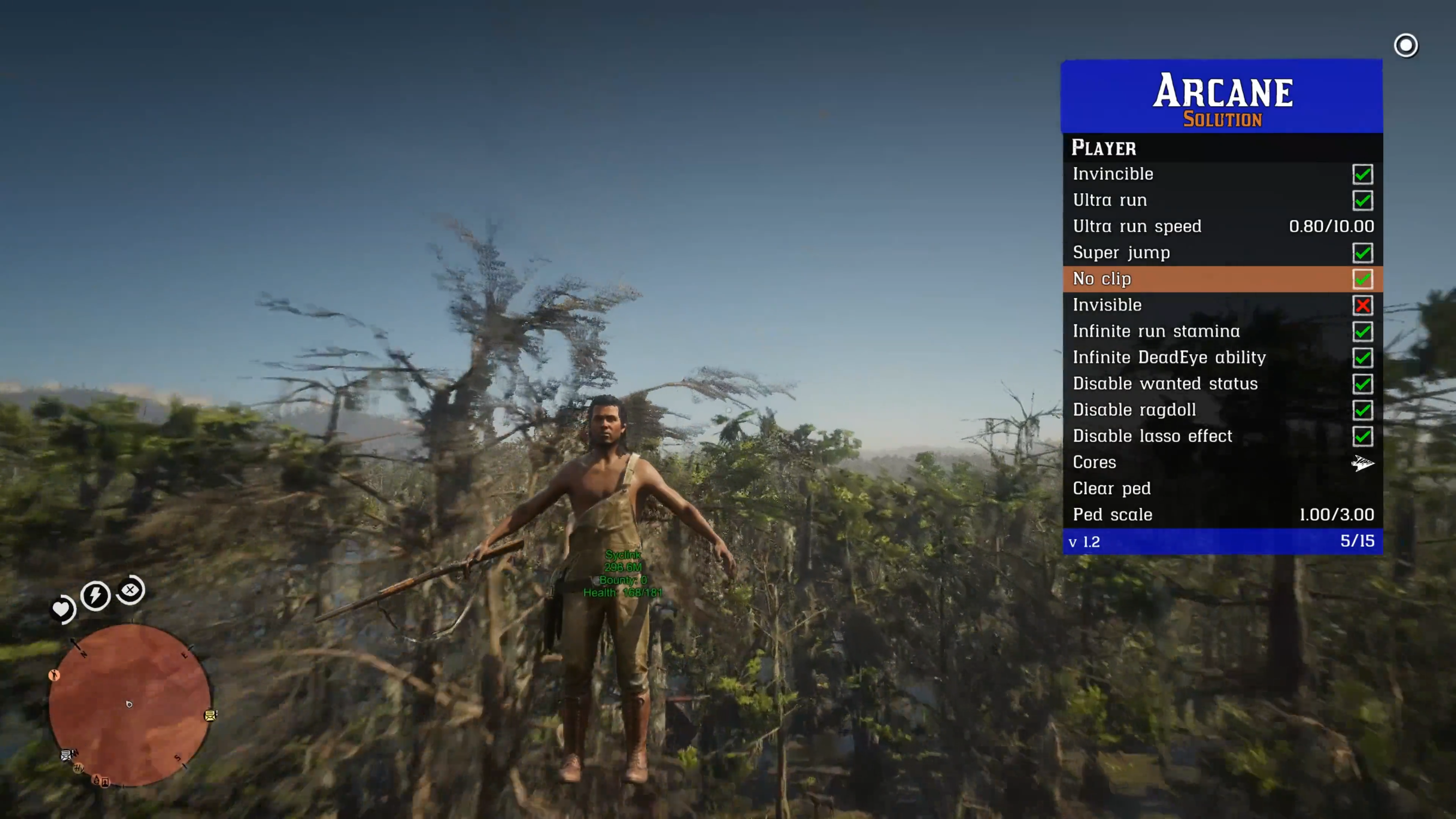This screenshot has width=1456, height=819.
Task: Select the health heart core icon
Action: pyautogui.click(x=61, y=609)
